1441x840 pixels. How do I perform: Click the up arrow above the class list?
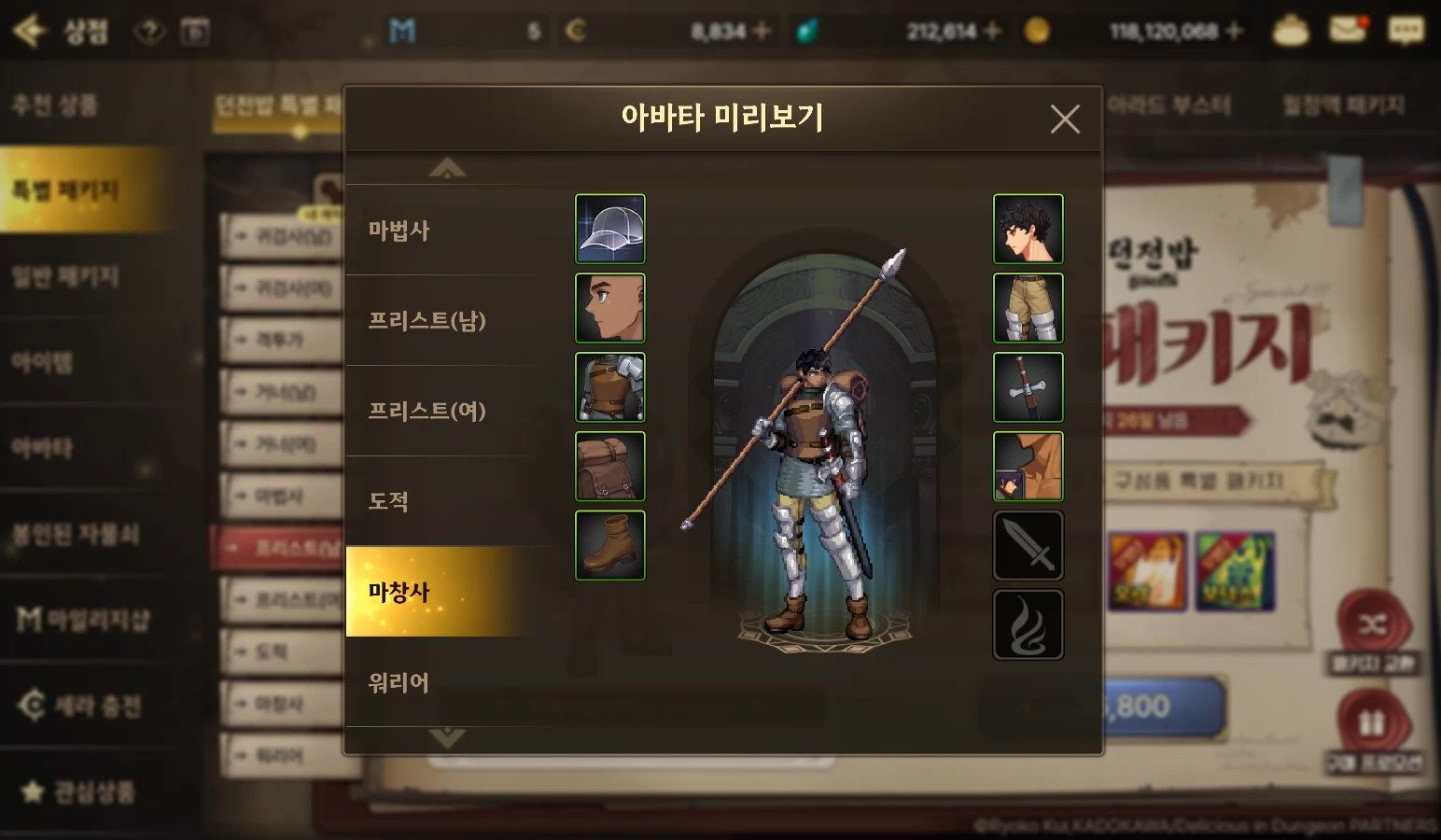(x=448, y=169)
